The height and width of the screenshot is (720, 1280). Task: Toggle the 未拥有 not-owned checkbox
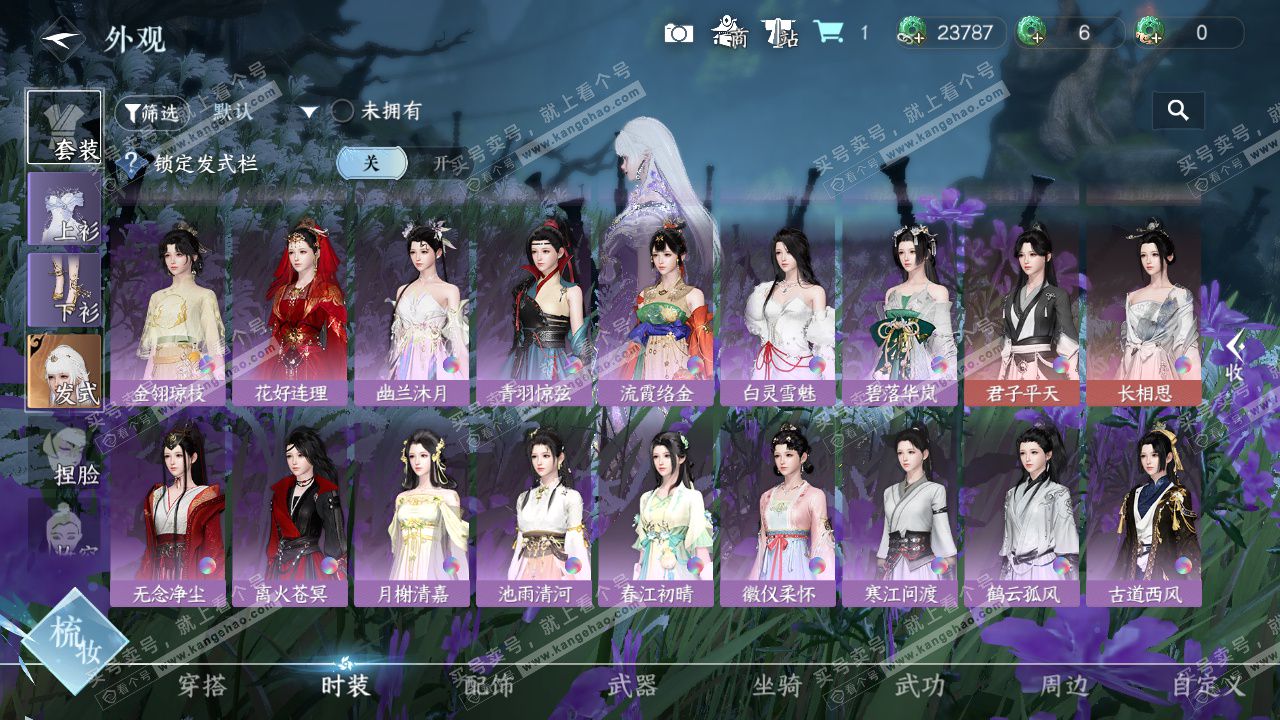click(x=343, y=111)
